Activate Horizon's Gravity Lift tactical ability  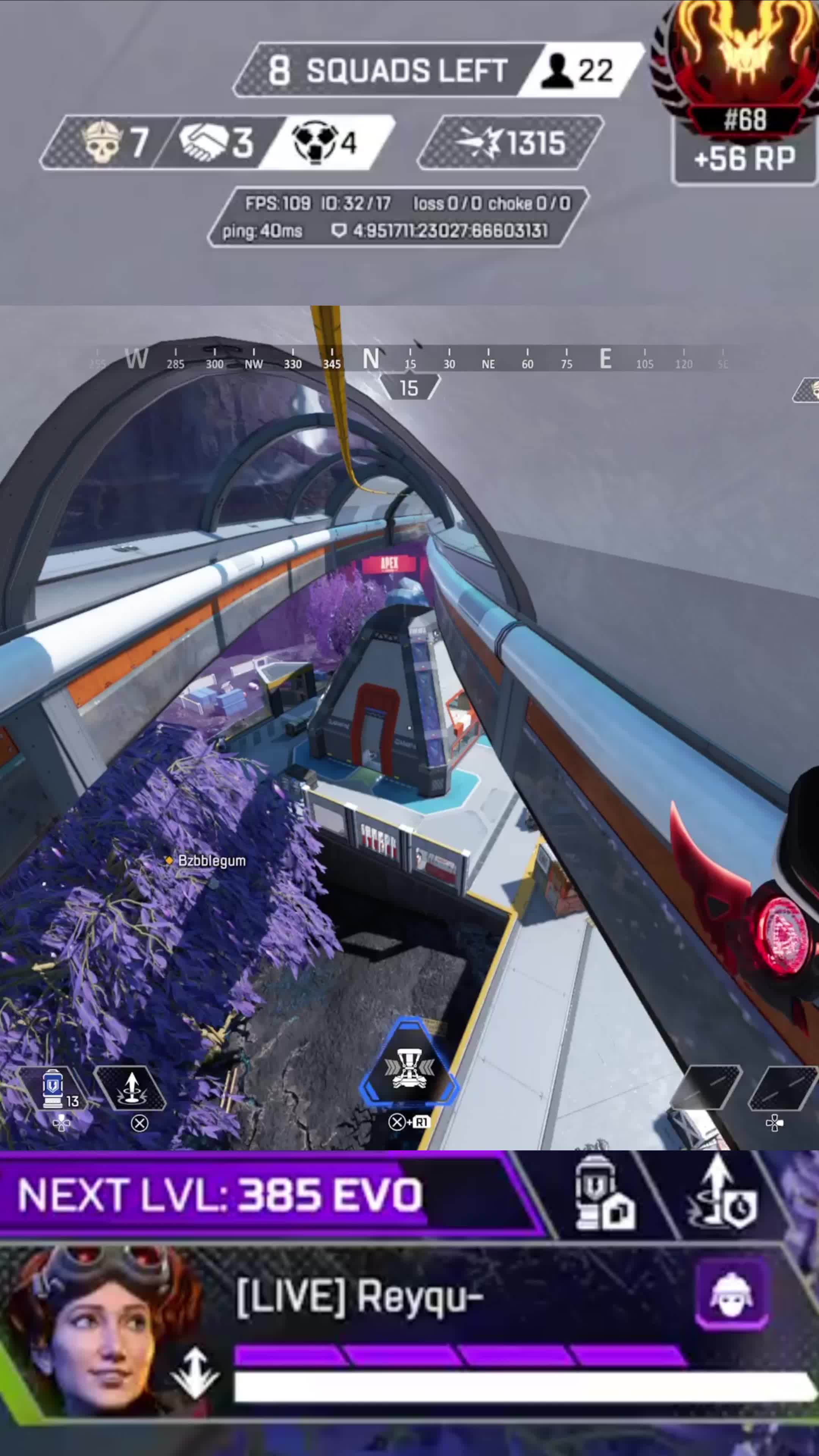pos(131,1088)
